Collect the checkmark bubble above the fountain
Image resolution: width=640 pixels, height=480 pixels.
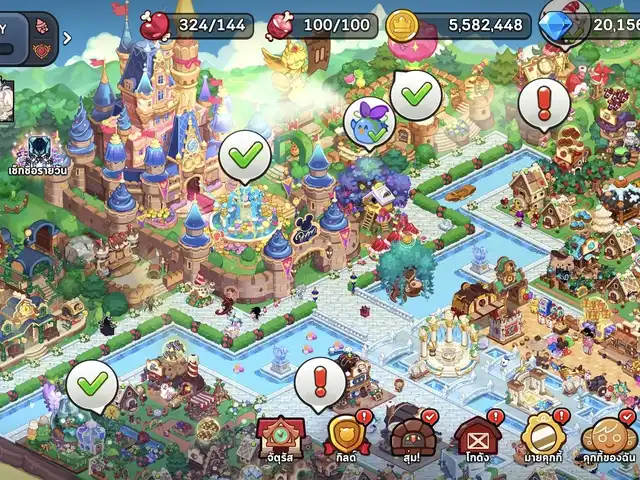tap(244, 156)
